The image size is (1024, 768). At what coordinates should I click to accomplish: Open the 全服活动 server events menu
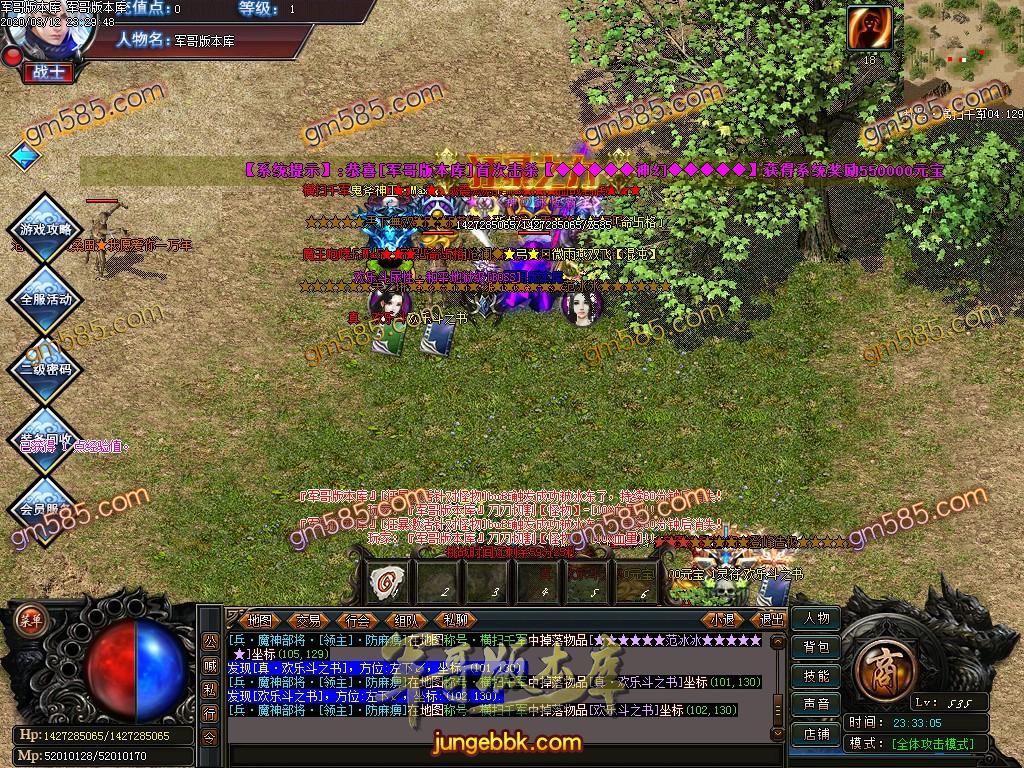(46, 299)
